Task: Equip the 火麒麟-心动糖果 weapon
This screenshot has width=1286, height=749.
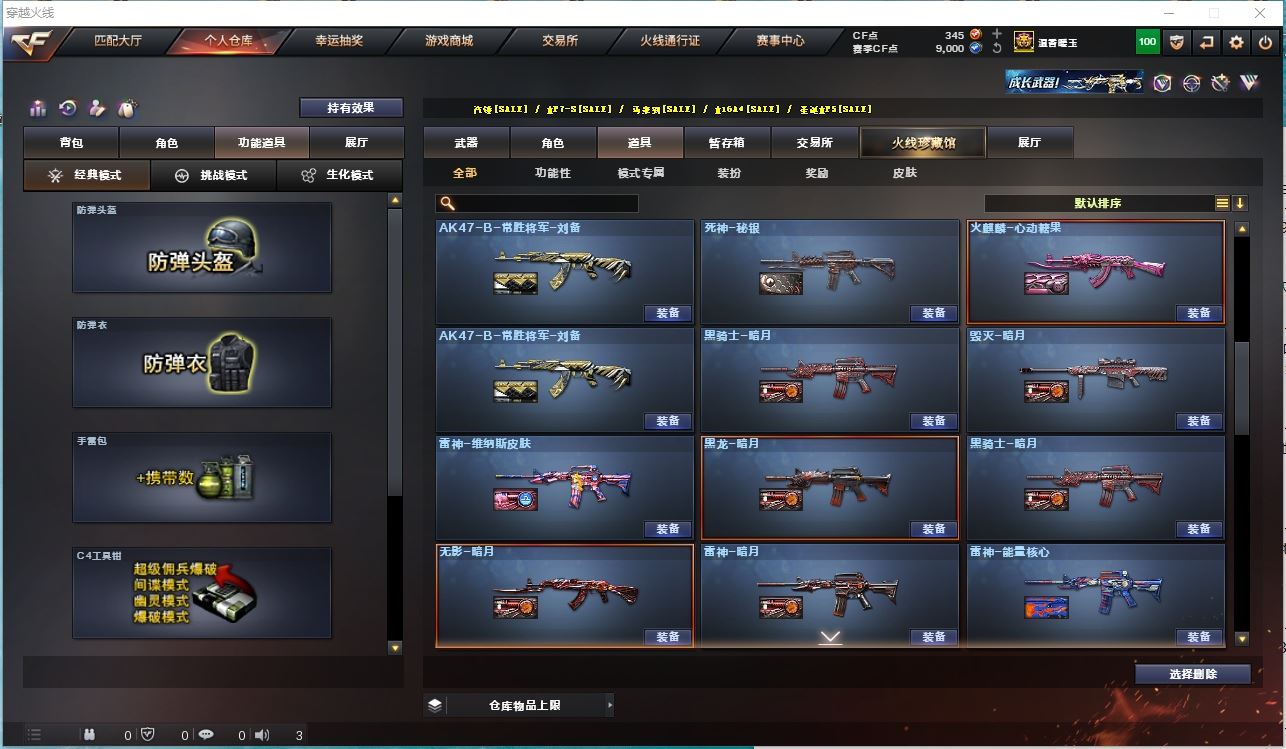Action: [1198, 313]
